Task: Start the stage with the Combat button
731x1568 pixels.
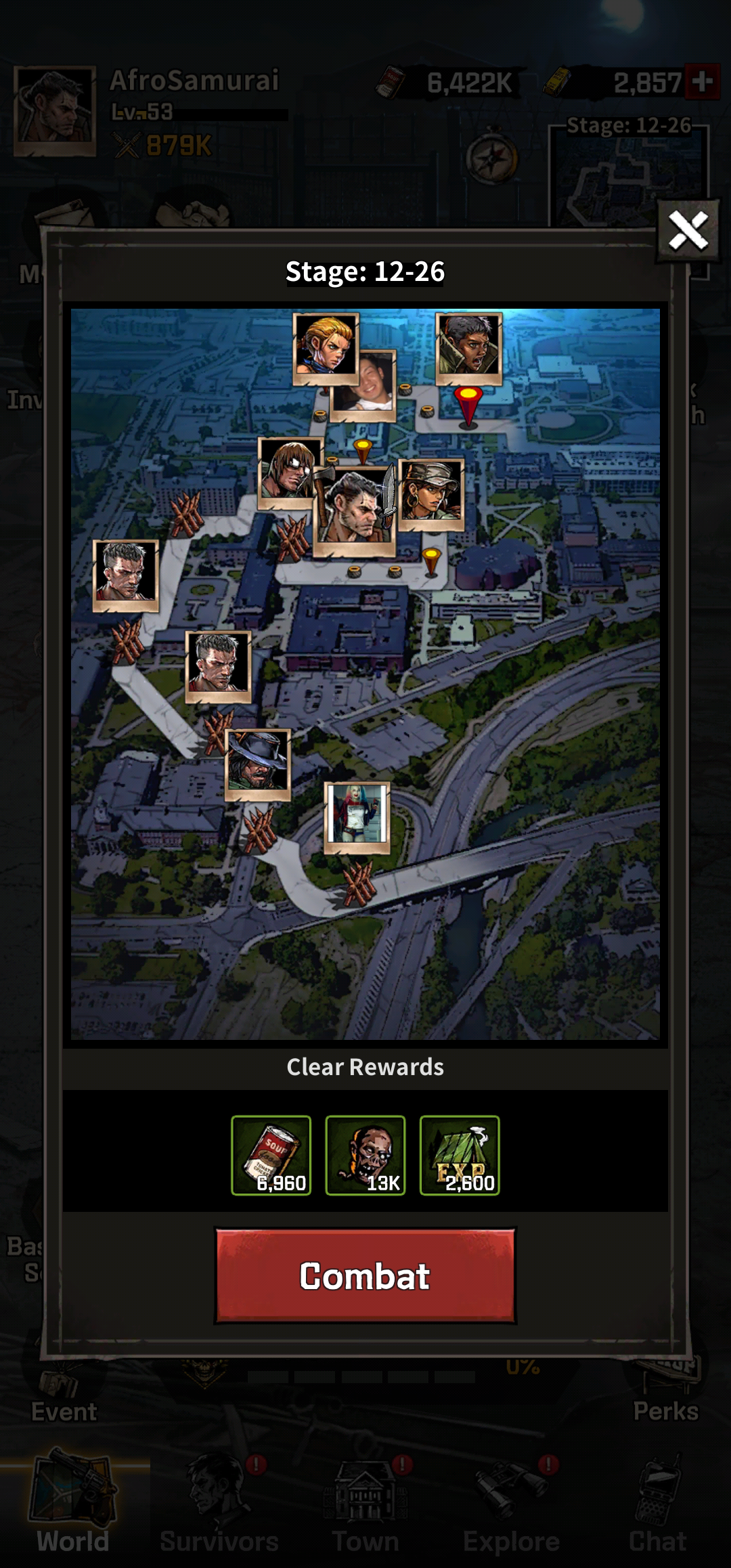Action: [365, 1276]
